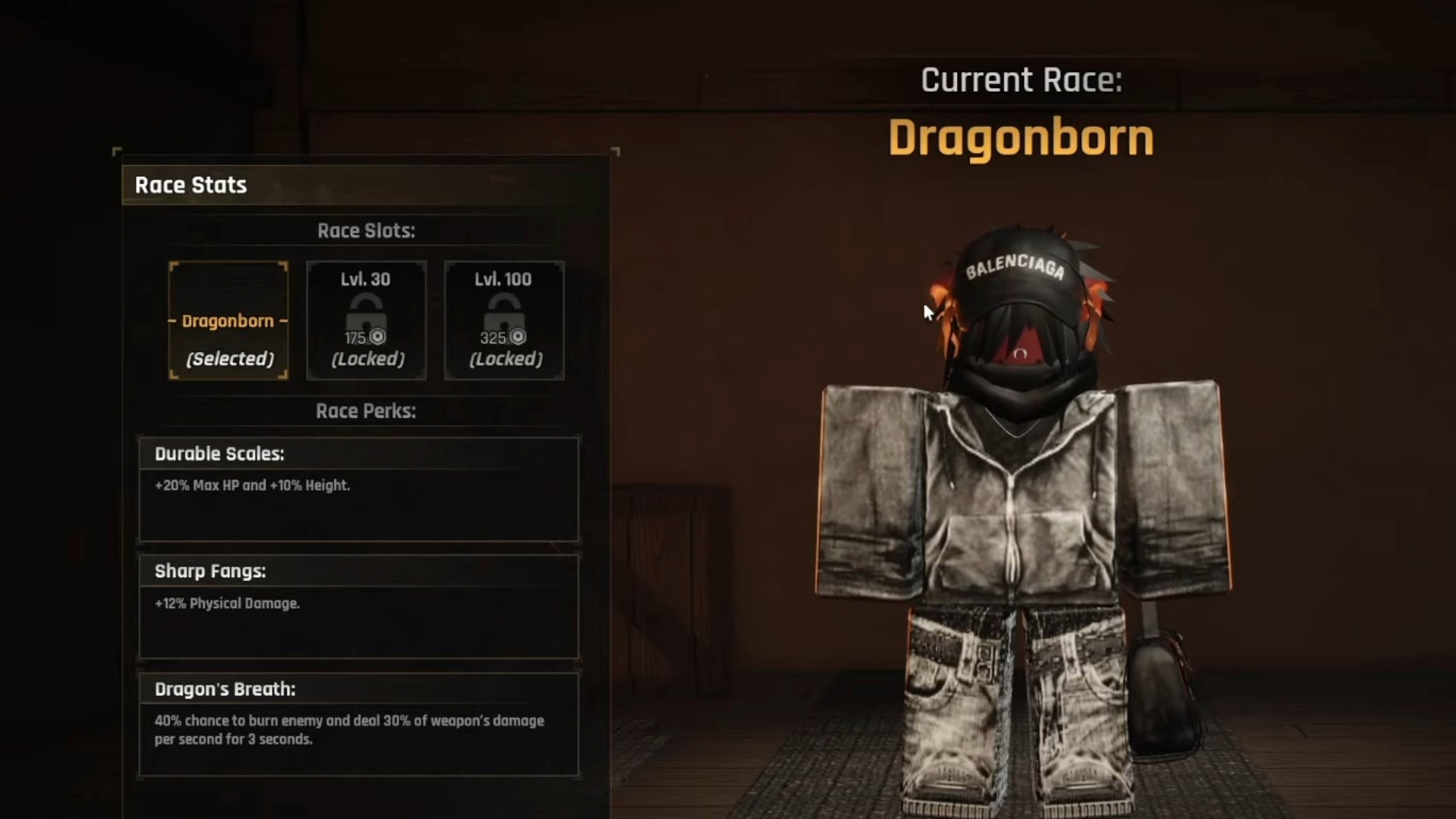
Task: Open the Current Race header menu
Action: point(1020,79)
